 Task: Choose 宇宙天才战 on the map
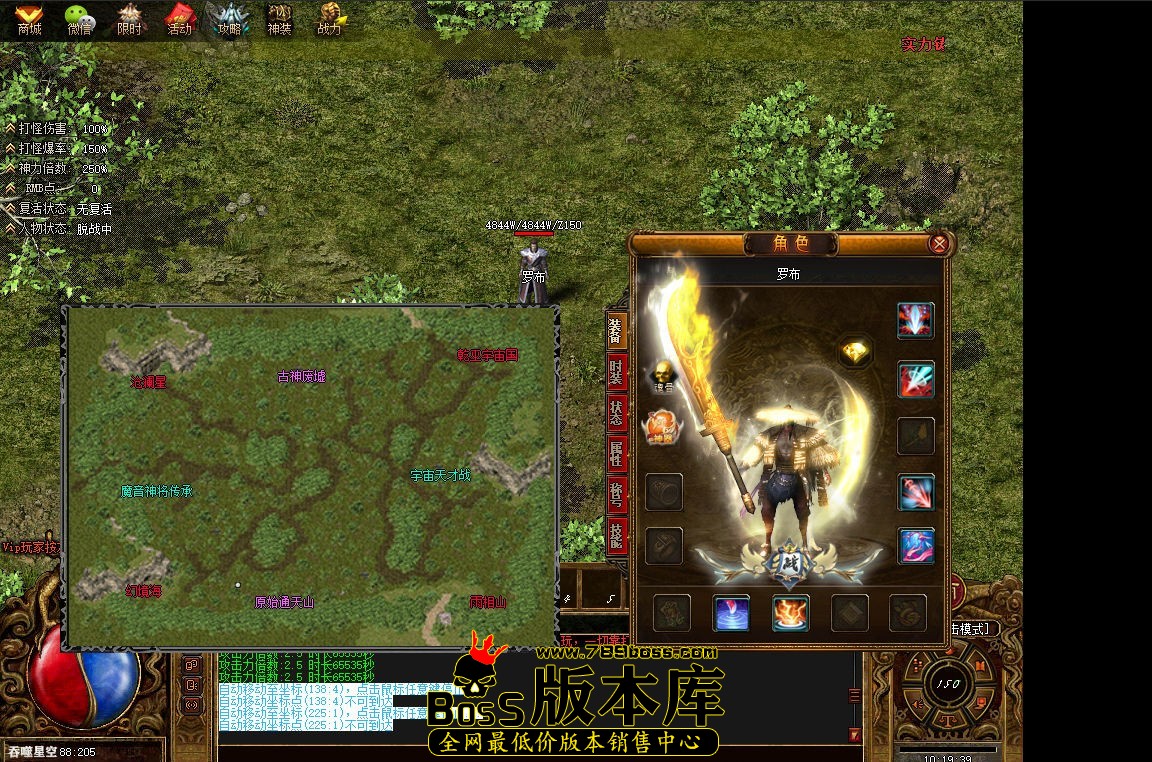440,475
